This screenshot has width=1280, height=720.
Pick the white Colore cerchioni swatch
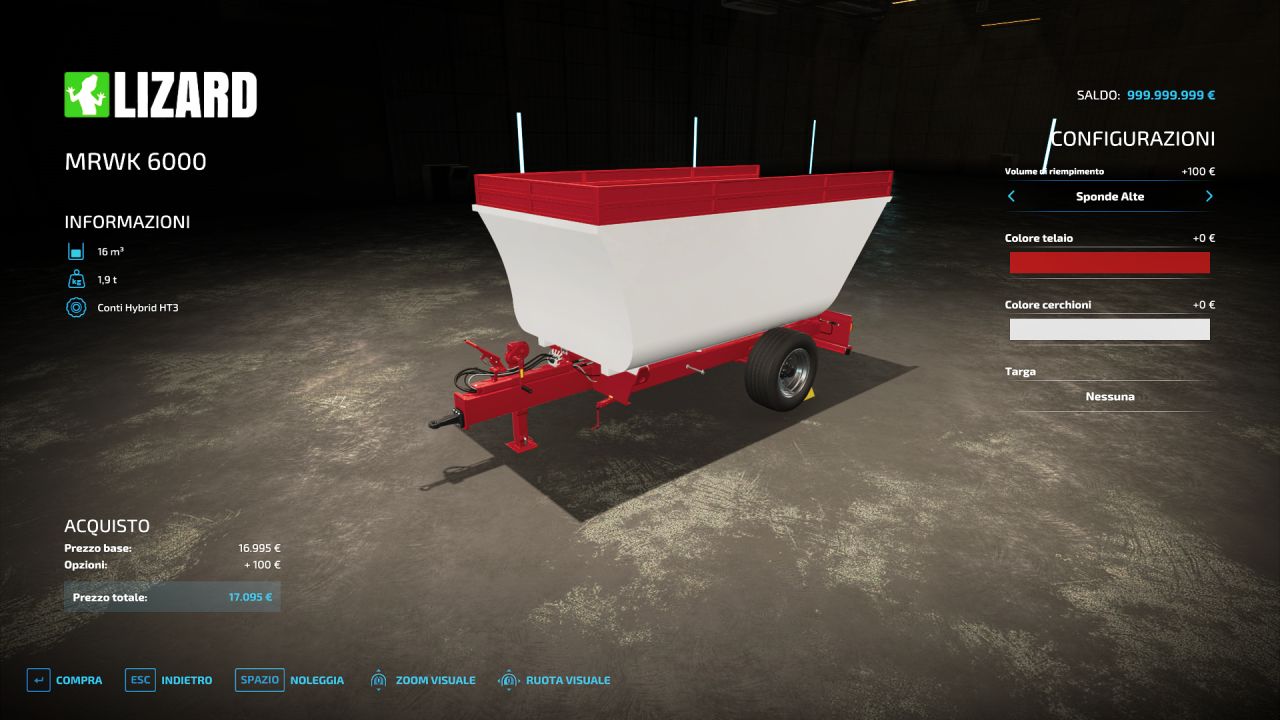[x=1109, y=328]
